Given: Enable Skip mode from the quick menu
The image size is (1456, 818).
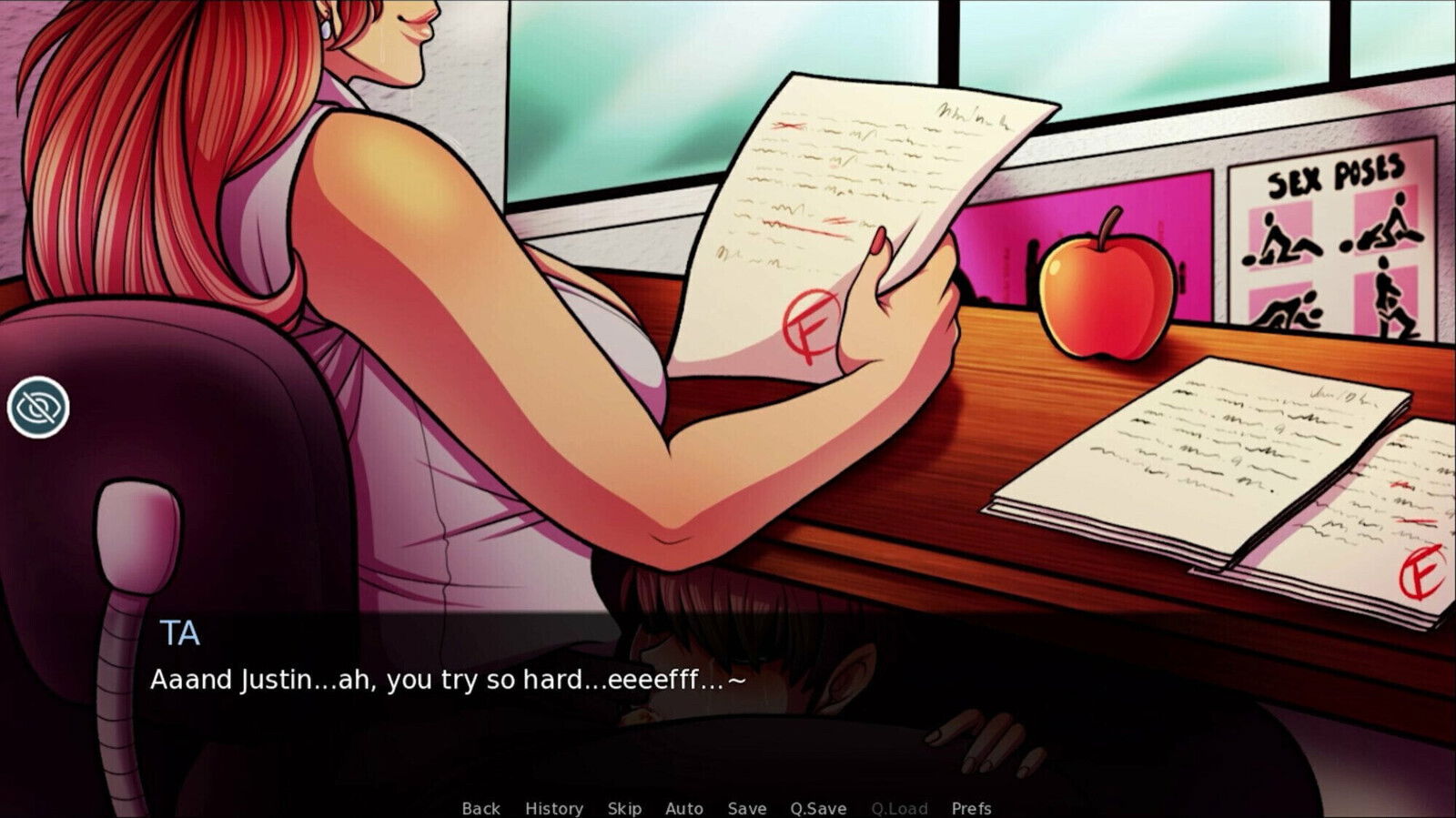Looking at the screenshot, I should tap(624, 808).
